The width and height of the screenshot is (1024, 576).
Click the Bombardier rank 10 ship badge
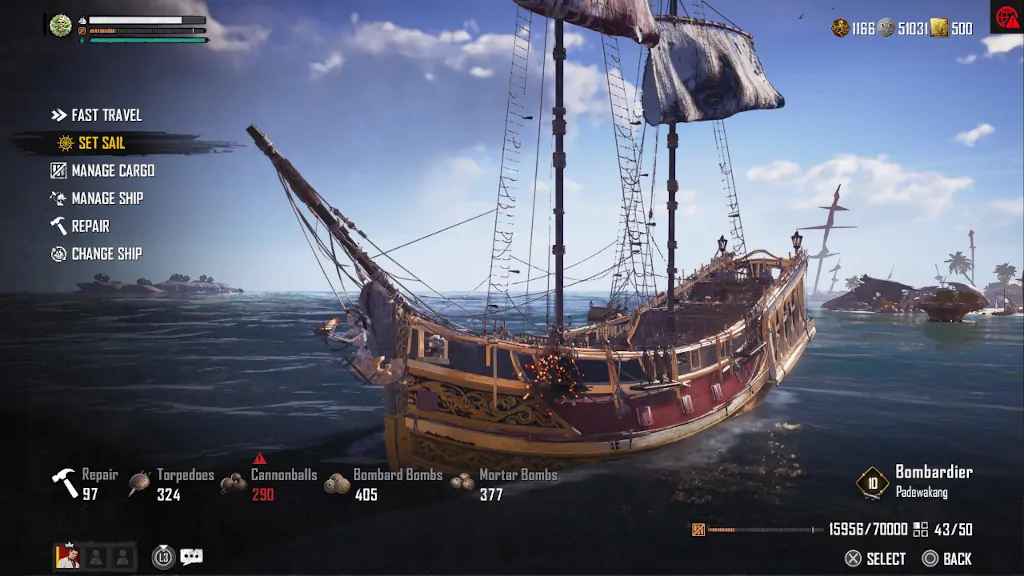[x=872, y=483]
